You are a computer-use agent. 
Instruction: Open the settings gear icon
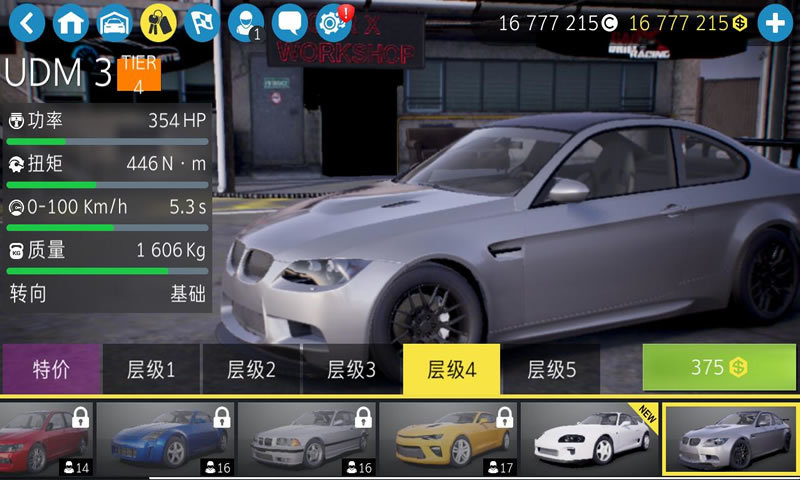pos(332,22)
